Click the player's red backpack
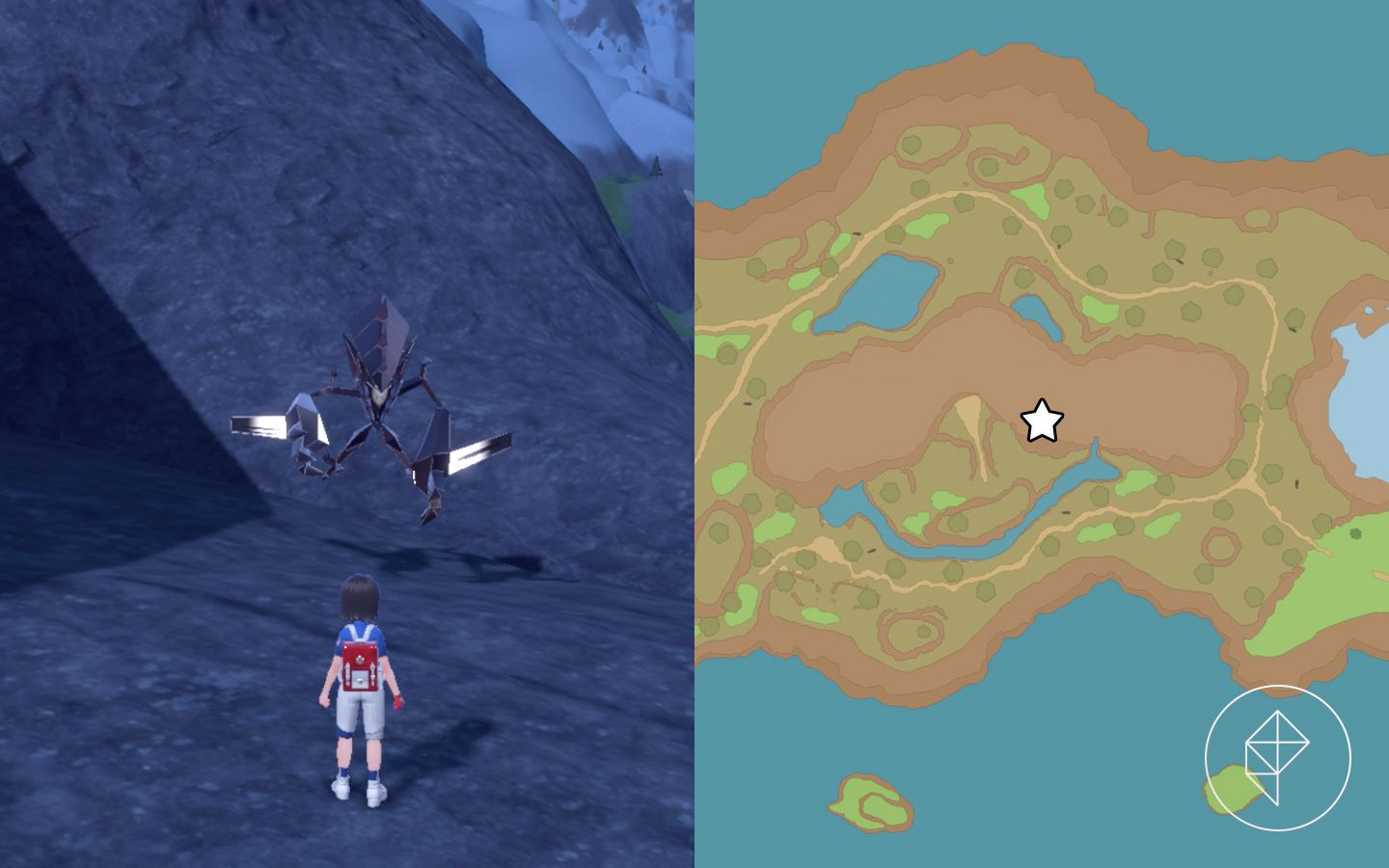 tap(360, 665)
